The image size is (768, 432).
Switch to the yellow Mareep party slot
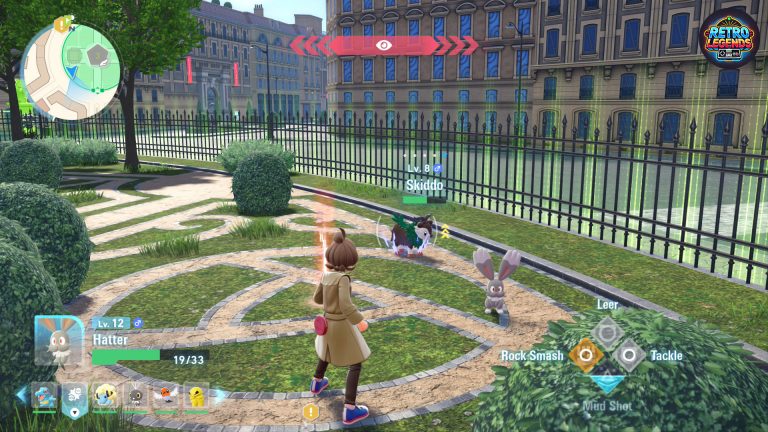pyautogui.click(x=104, y=397)
